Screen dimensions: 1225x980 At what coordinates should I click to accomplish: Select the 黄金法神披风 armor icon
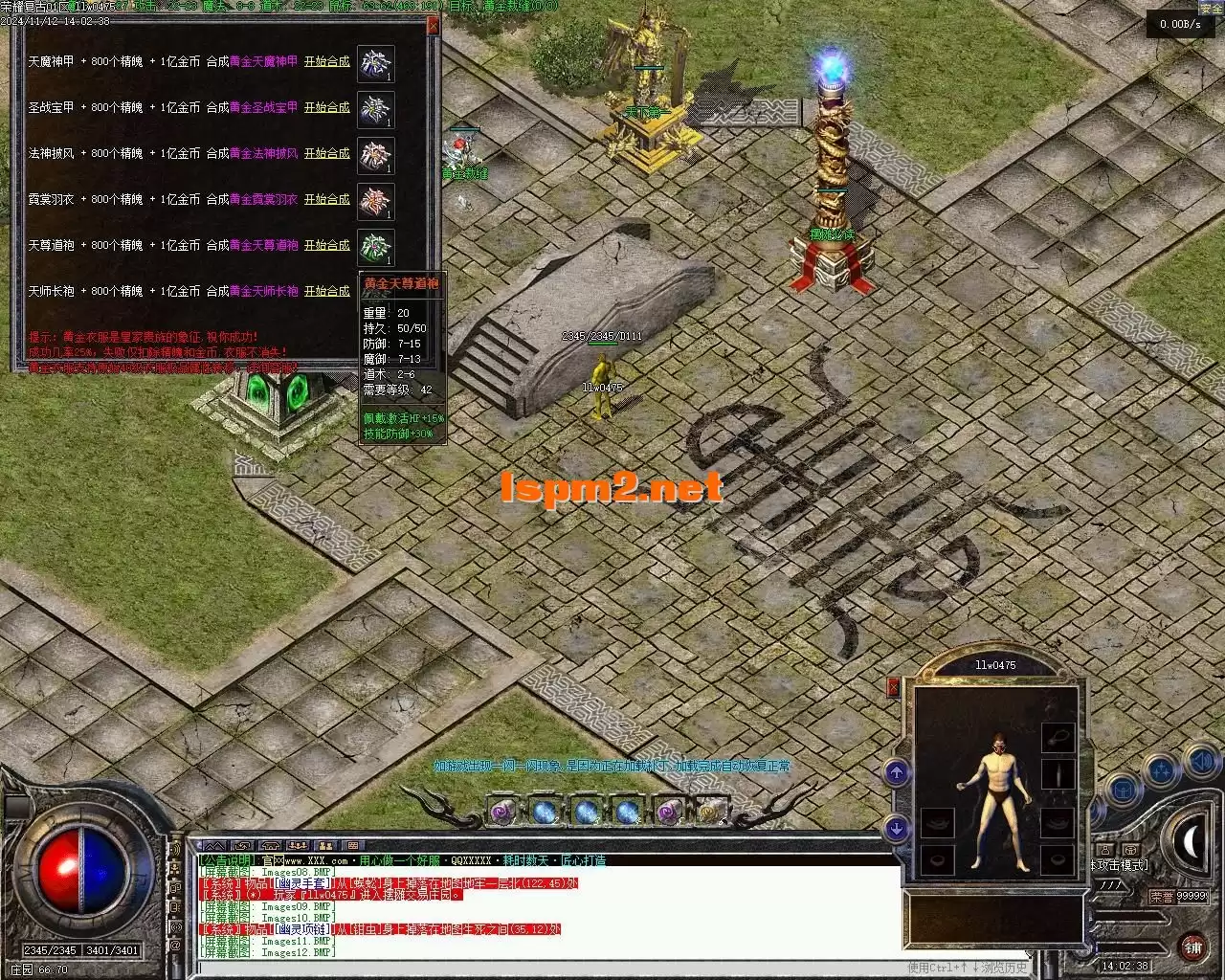click(x=375, y=155)
